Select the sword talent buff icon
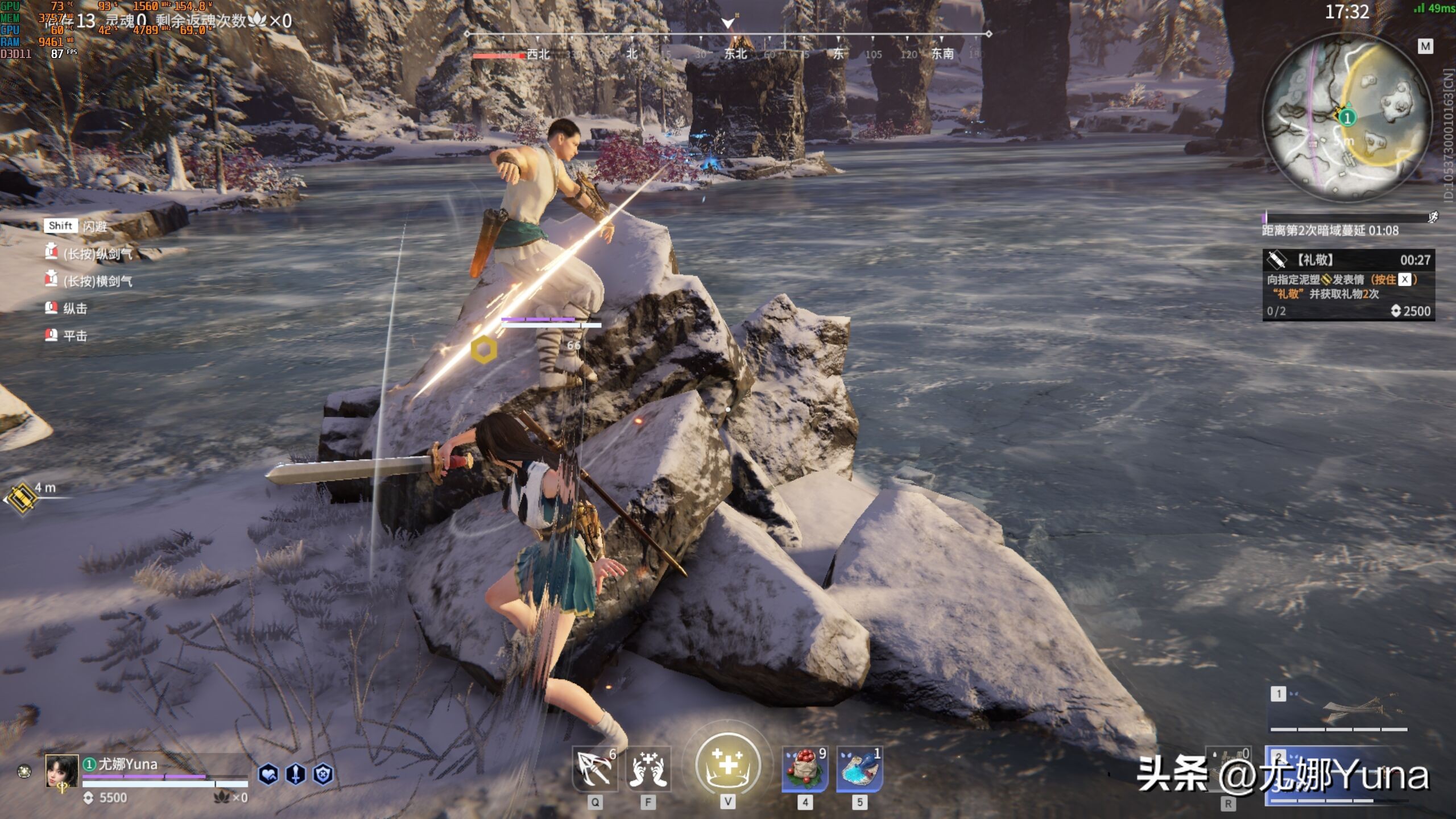The height and width of the screenshot is (819, 1456). (x=296, y=774)
